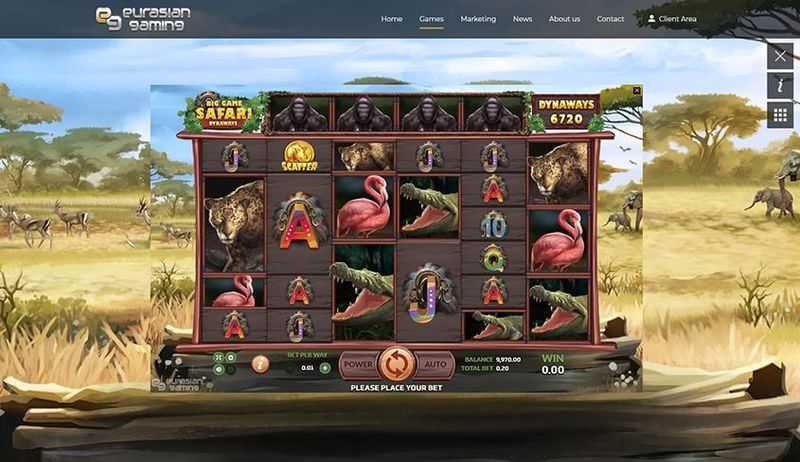Open the News section

tap(522, 19)
